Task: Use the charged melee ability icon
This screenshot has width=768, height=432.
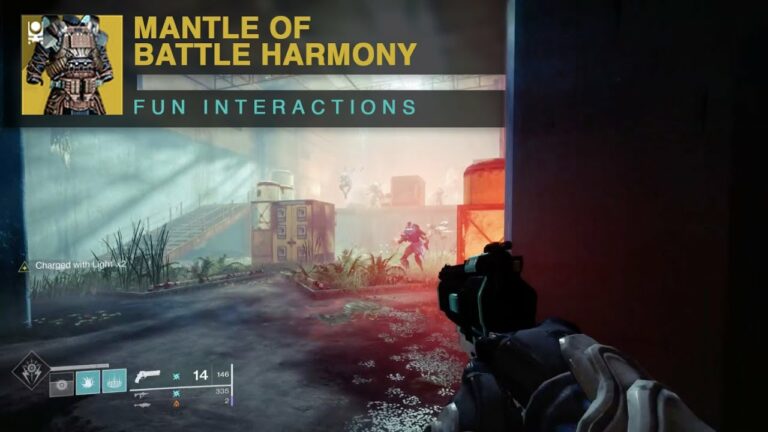Action: coord(88,380)
